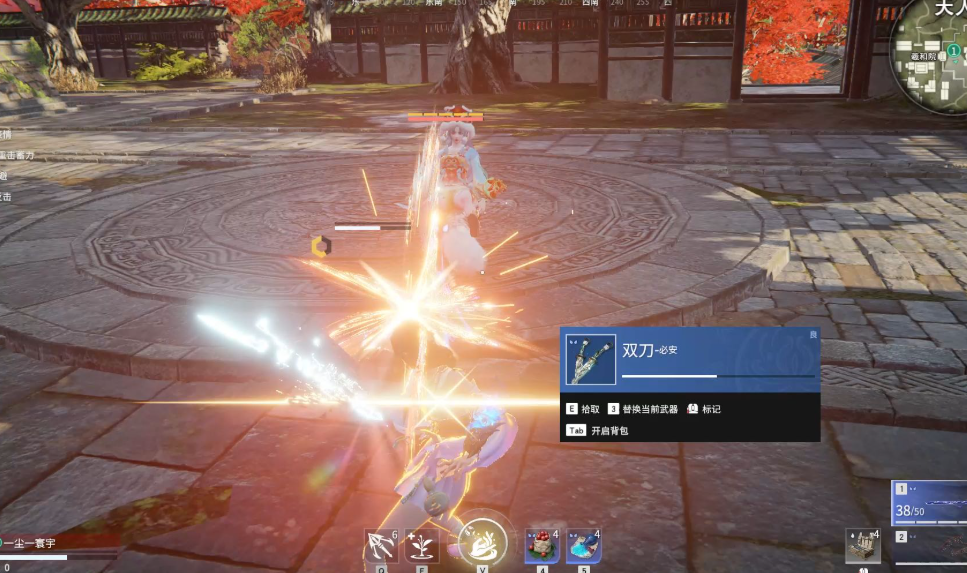
Task: Select the repair kit item slot
Action: 862,546
